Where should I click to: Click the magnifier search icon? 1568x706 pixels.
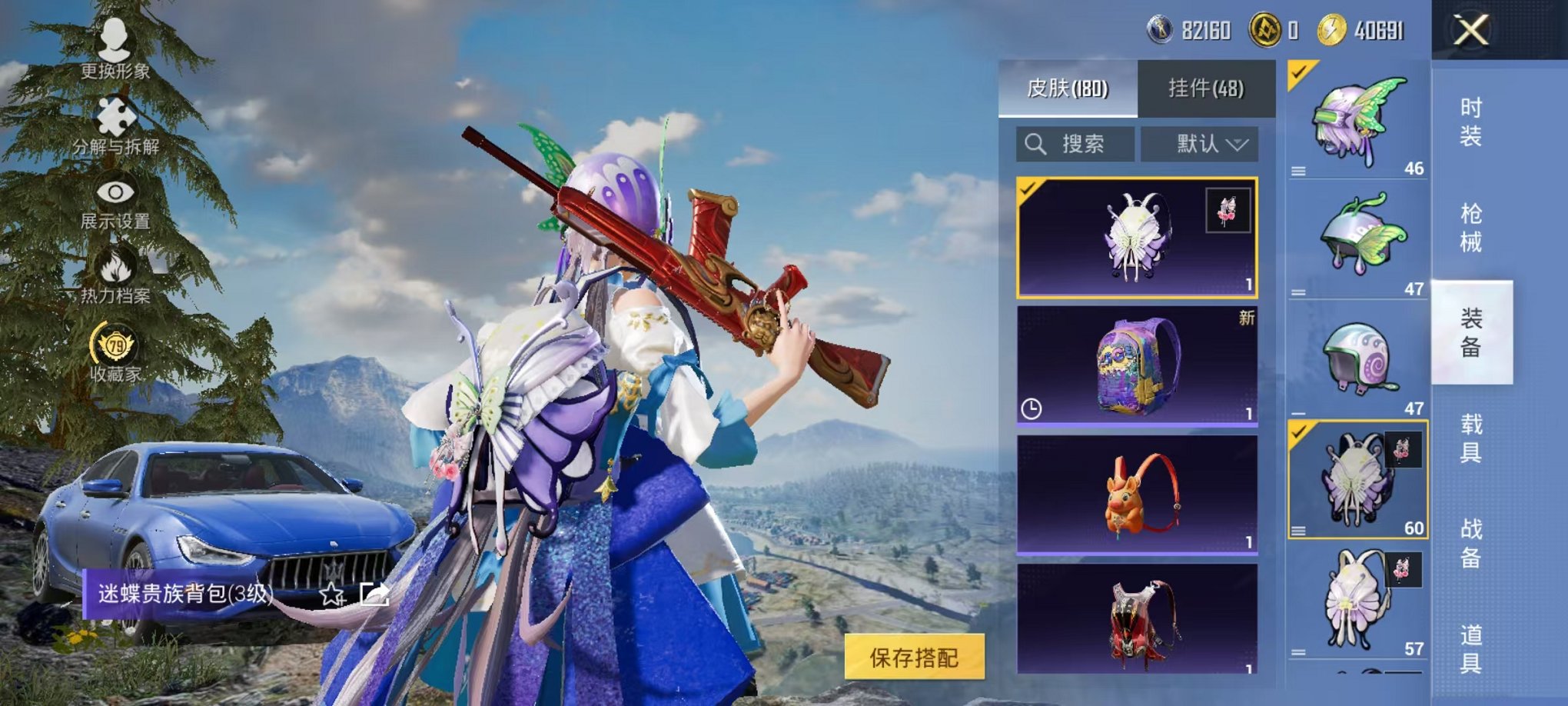[x=1035, y=144]
